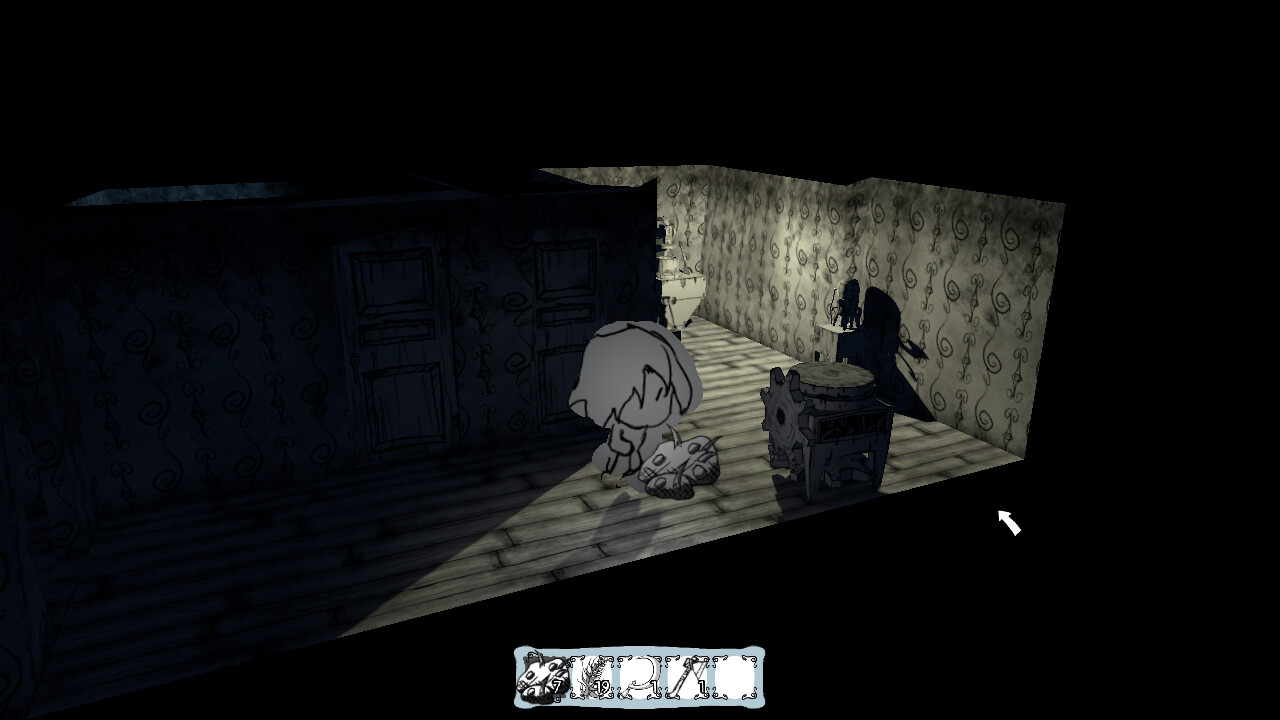The height and width of the screenshot is (720, 1280).
Task: Click the rocks quantity number seven
Action: point(557,685)
